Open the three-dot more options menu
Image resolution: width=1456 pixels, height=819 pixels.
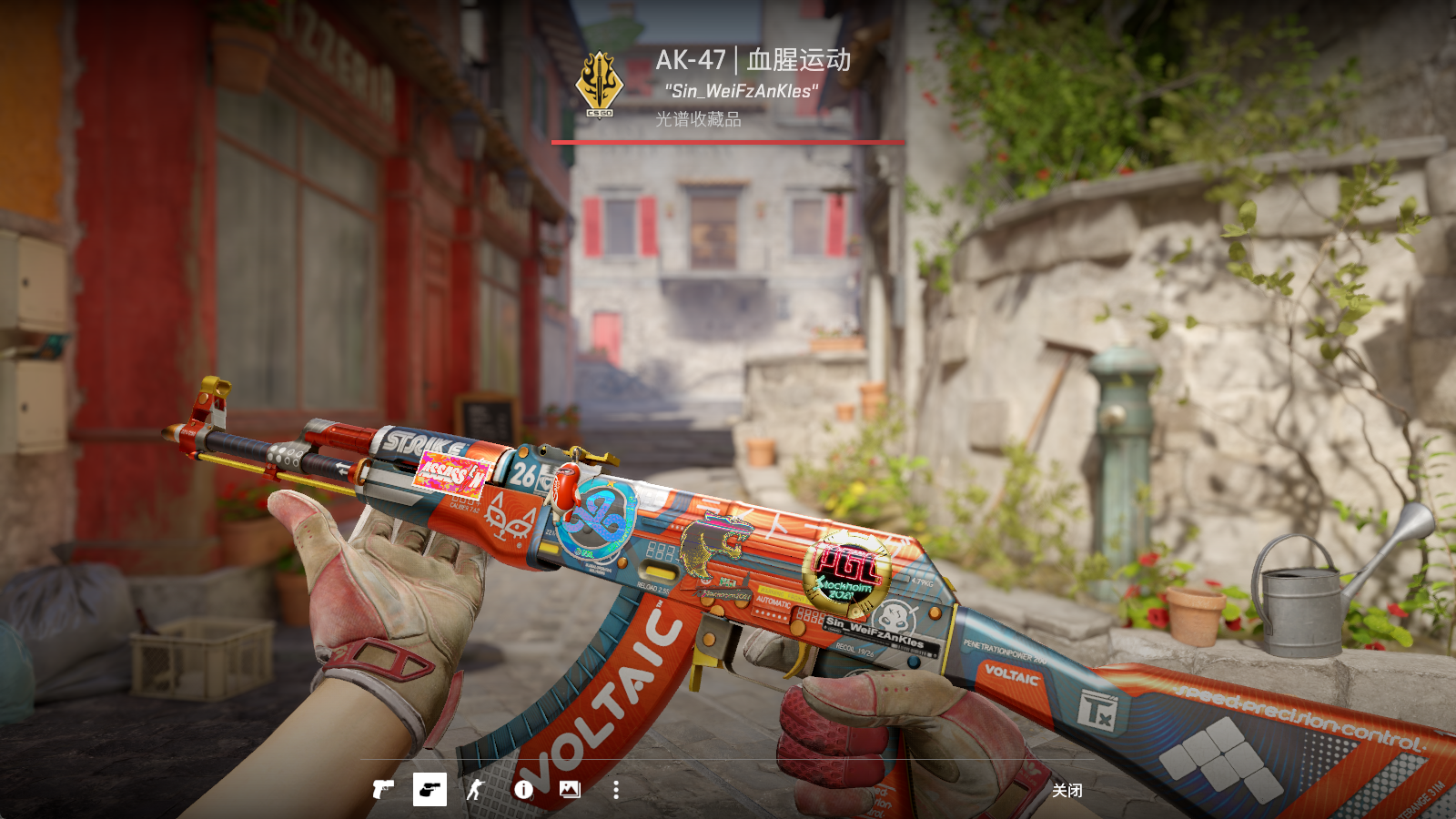click(x=616, y=789)
